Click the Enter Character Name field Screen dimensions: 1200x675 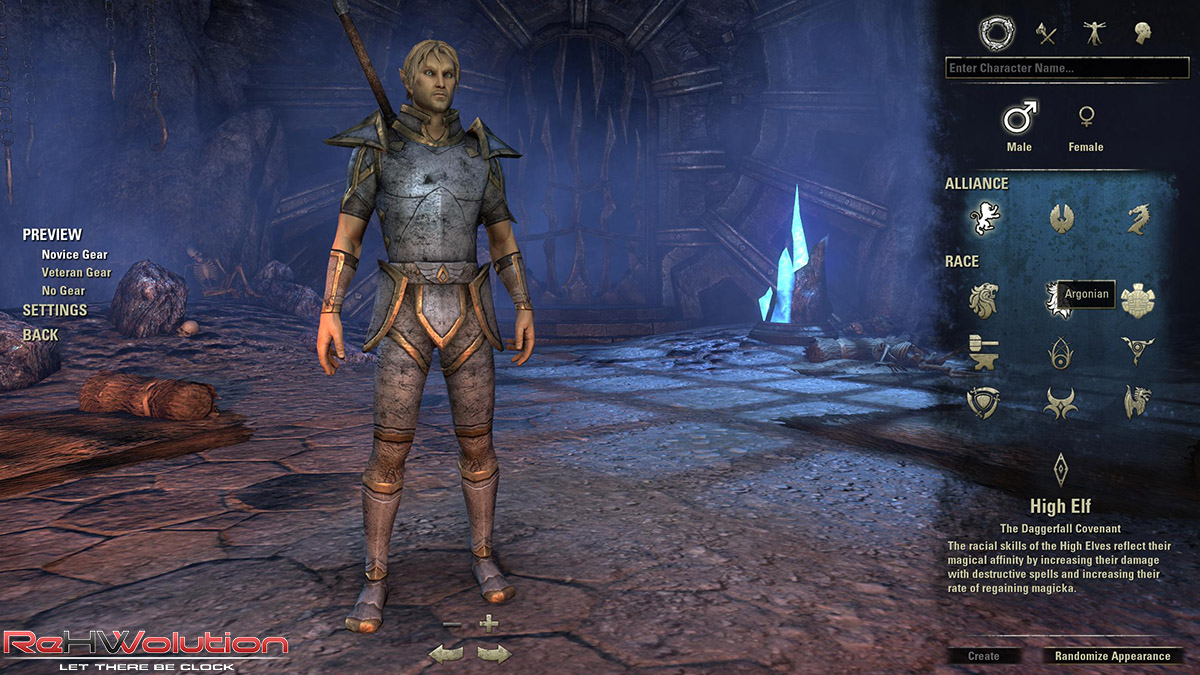[x=1066, y=68]
